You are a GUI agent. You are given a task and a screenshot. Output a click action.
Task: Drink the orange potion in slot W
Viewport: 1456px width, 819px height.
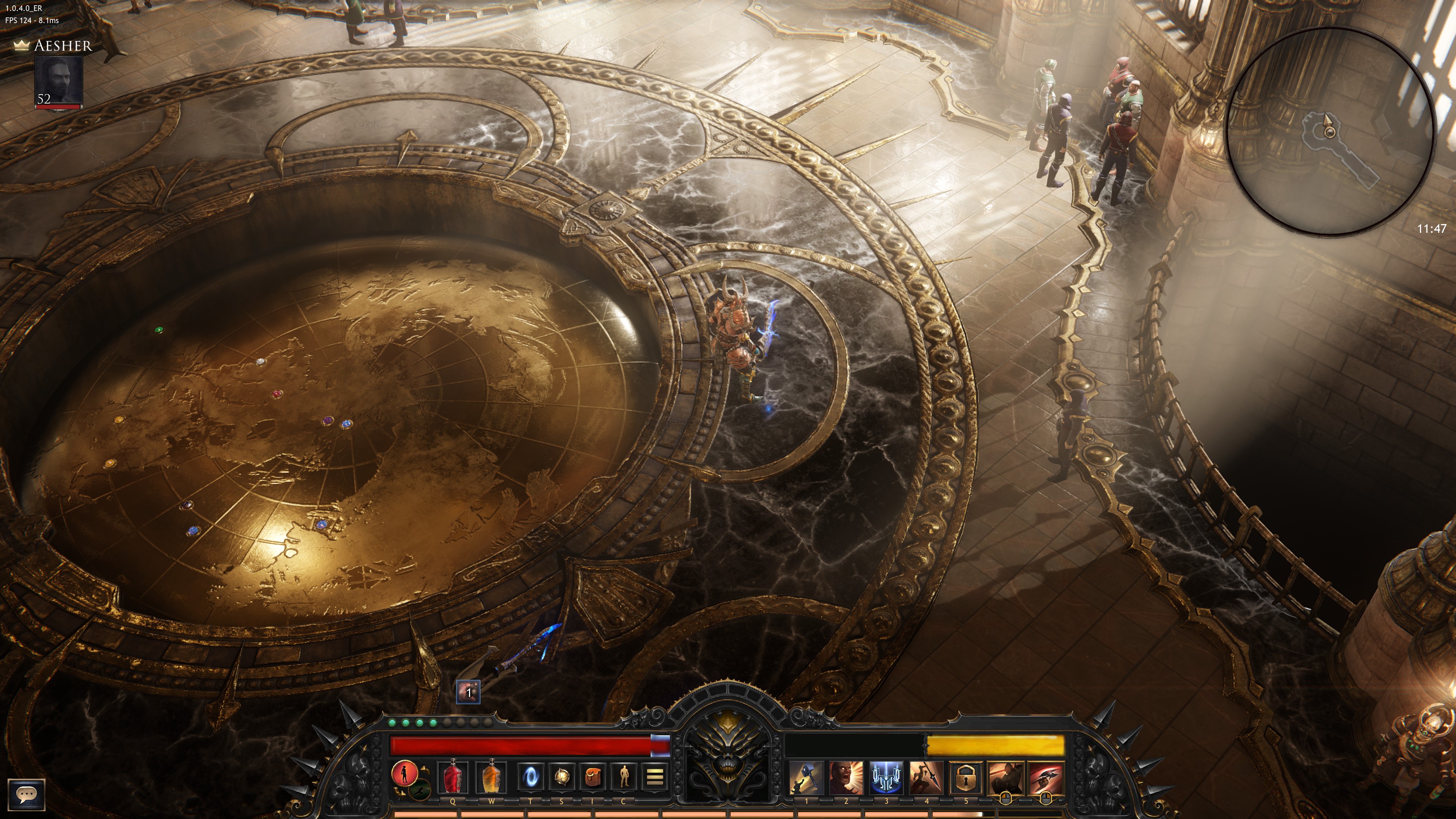click(x=491, y=778)
